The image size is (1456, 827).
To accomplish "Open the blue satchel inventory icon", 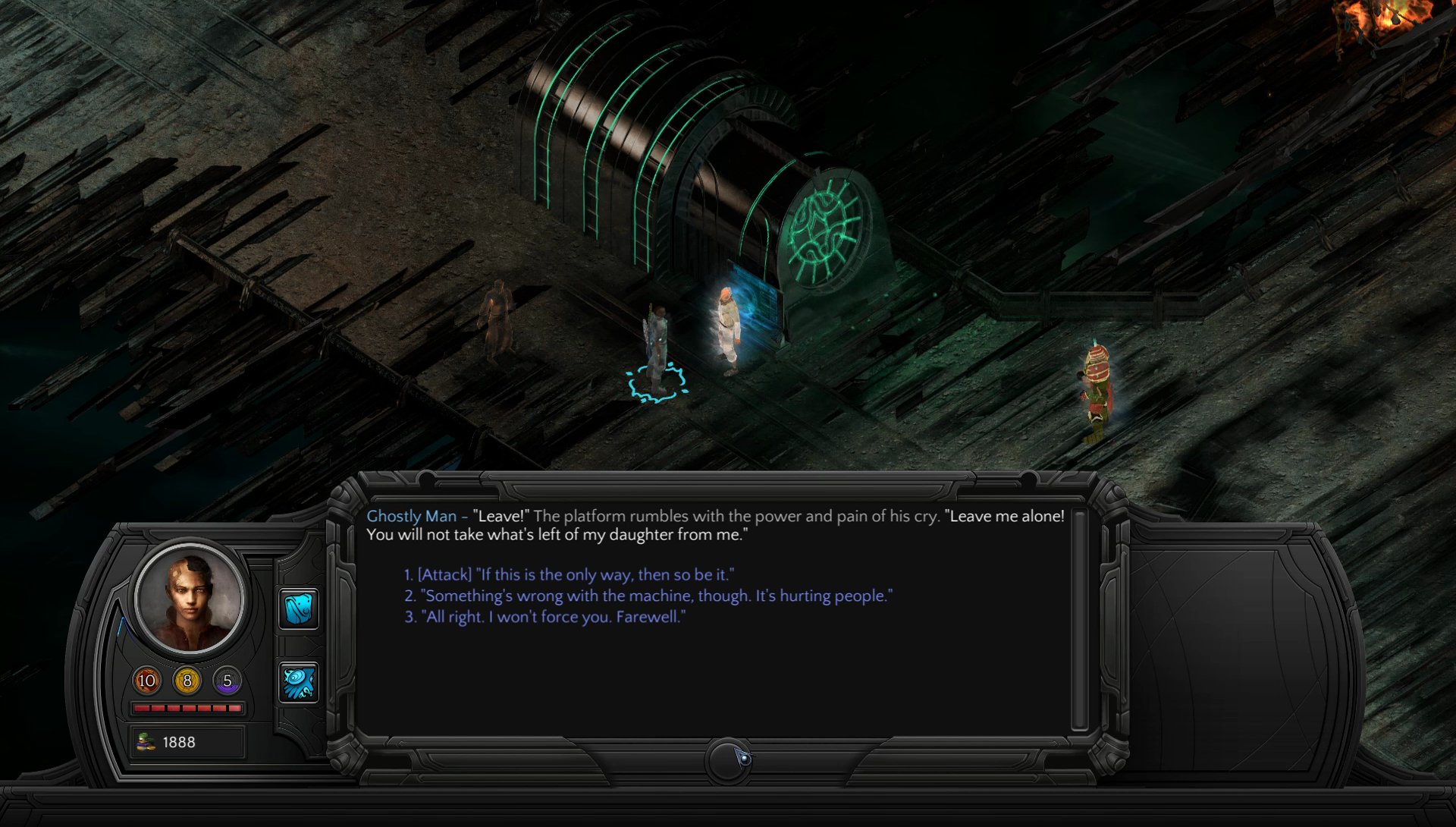I will point(299,608).
